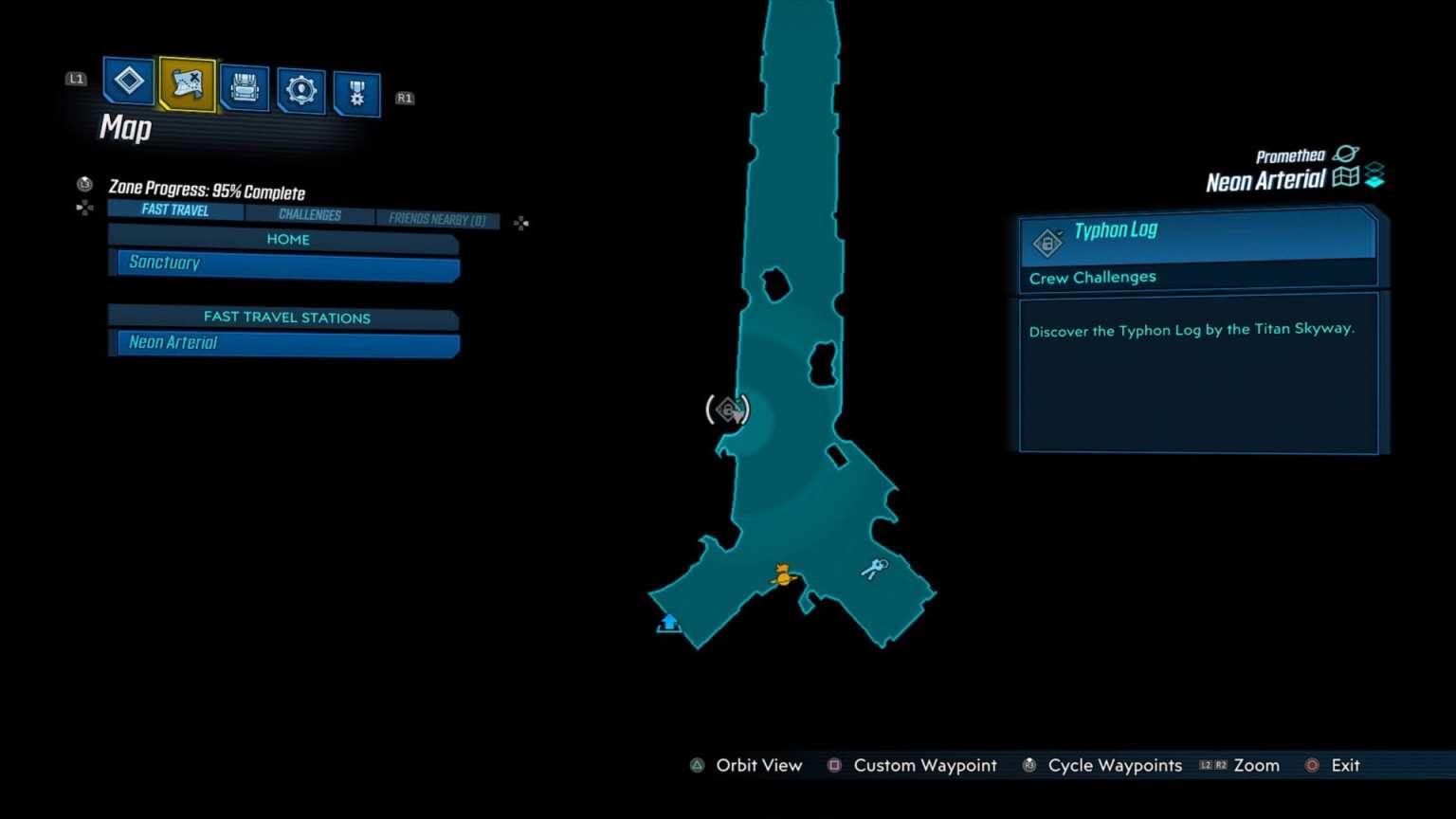Click the Typhon Log marker on the map
Viewport: 1456px width, 819px height.
[x=728, y=409]
